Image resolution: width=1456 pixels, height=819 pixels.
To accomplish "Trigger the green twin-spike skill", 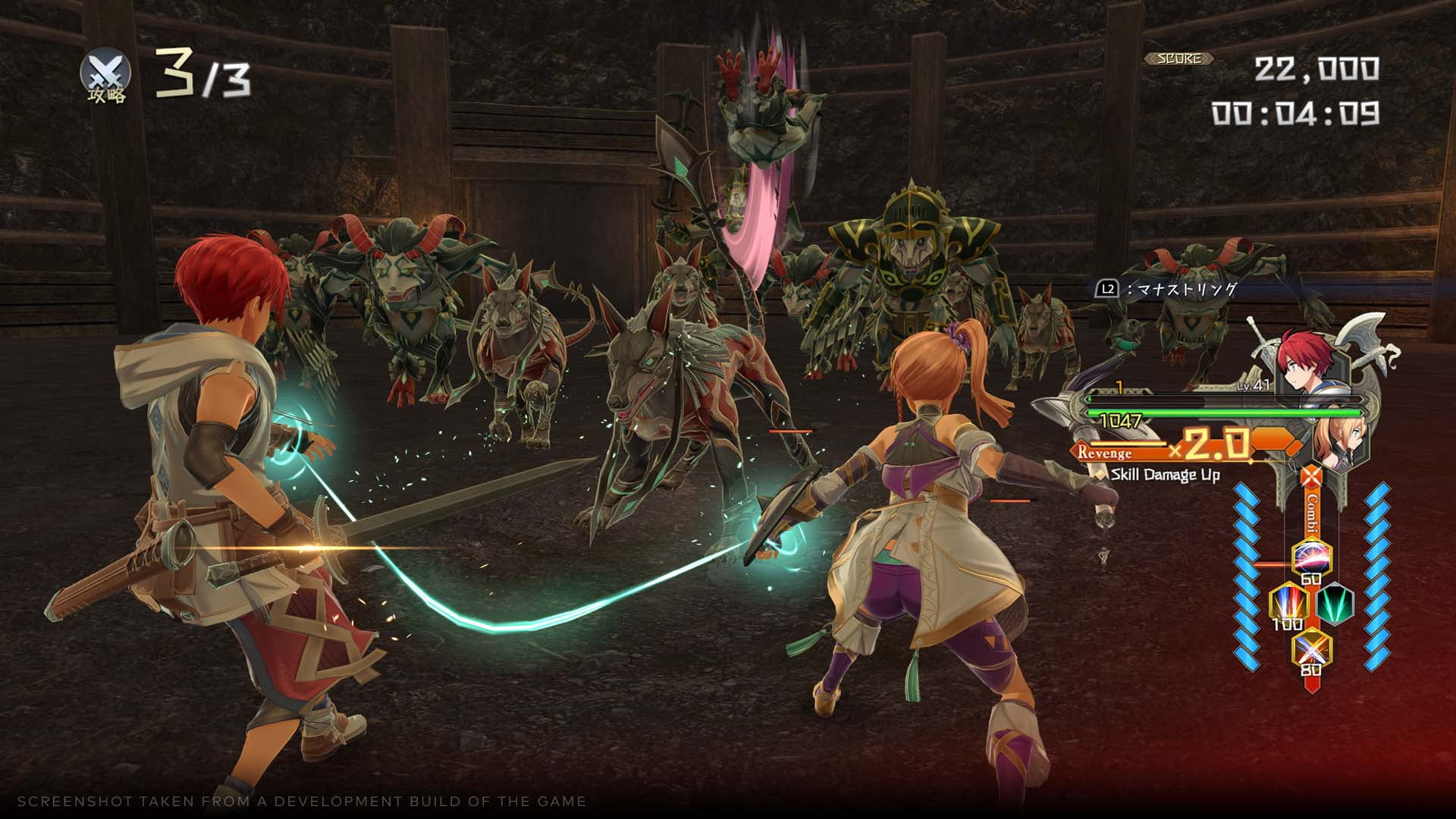I will click(x=1335, y=604).
